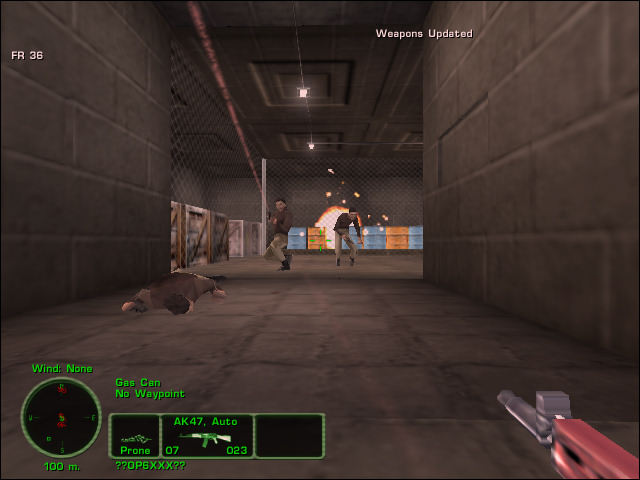The image size is (640, 480).
Task: Click the circular radar compass
Action: [x=61, y=417]
